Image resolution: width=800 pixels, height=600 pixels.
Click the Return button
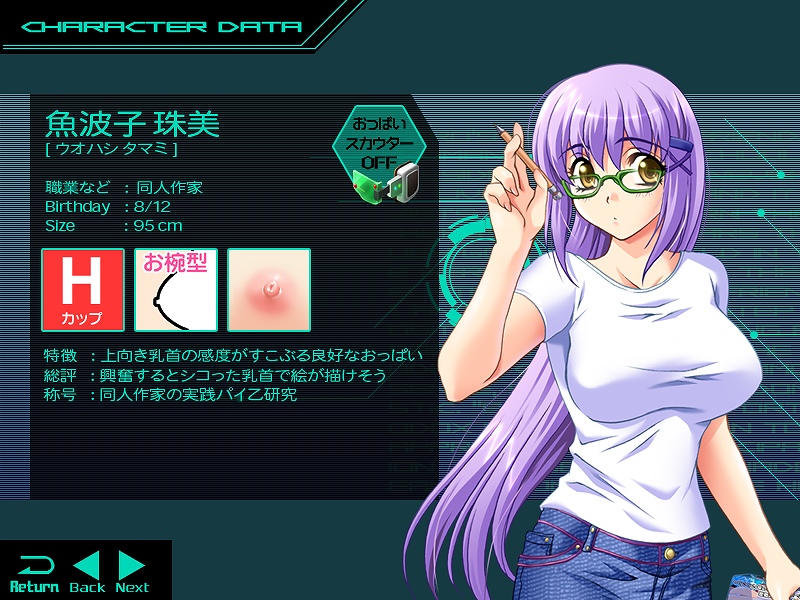tap(34, 572)
